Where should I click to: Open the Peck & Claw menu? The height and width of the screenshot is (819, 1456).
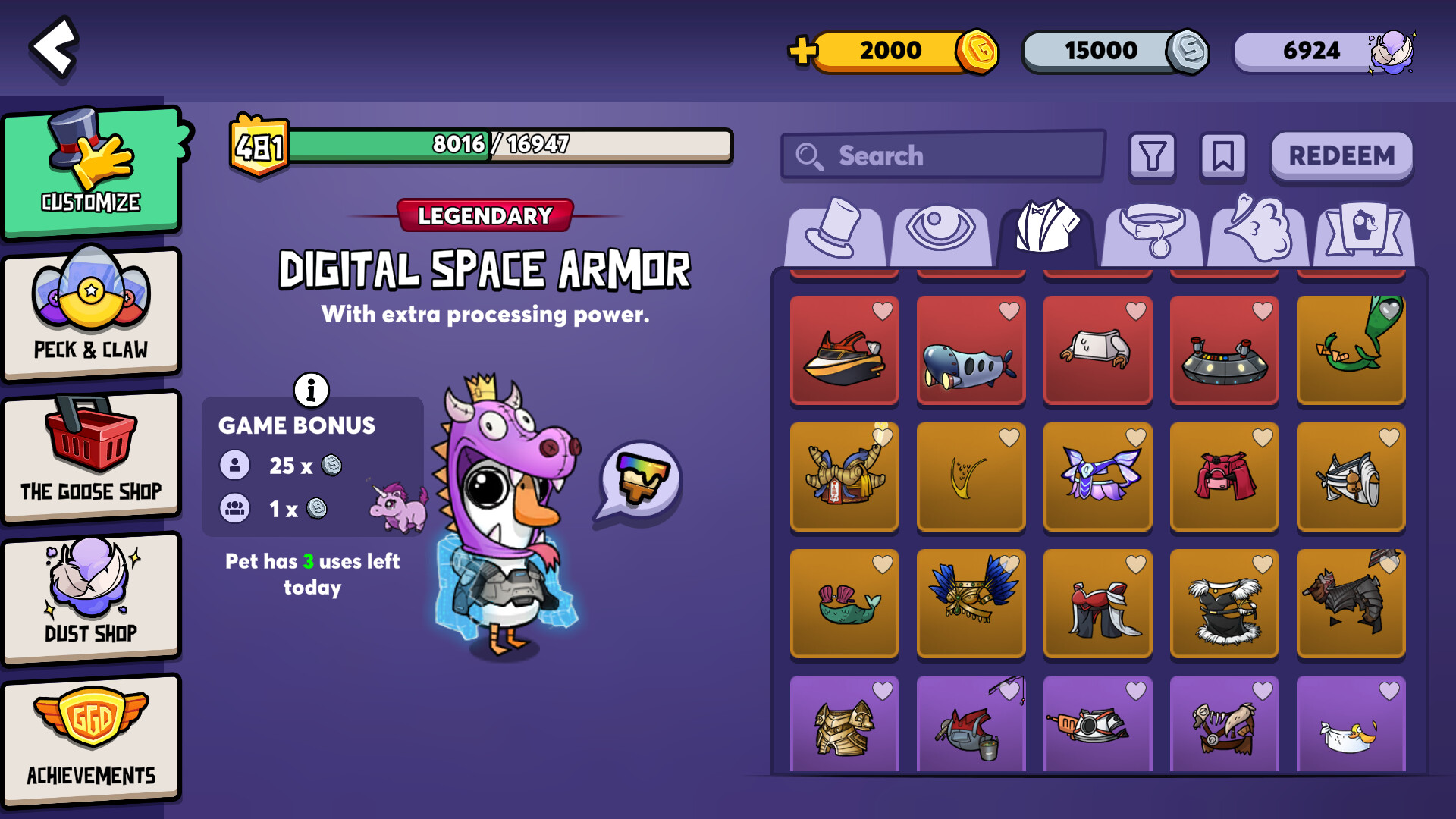(x=91, y=312)
